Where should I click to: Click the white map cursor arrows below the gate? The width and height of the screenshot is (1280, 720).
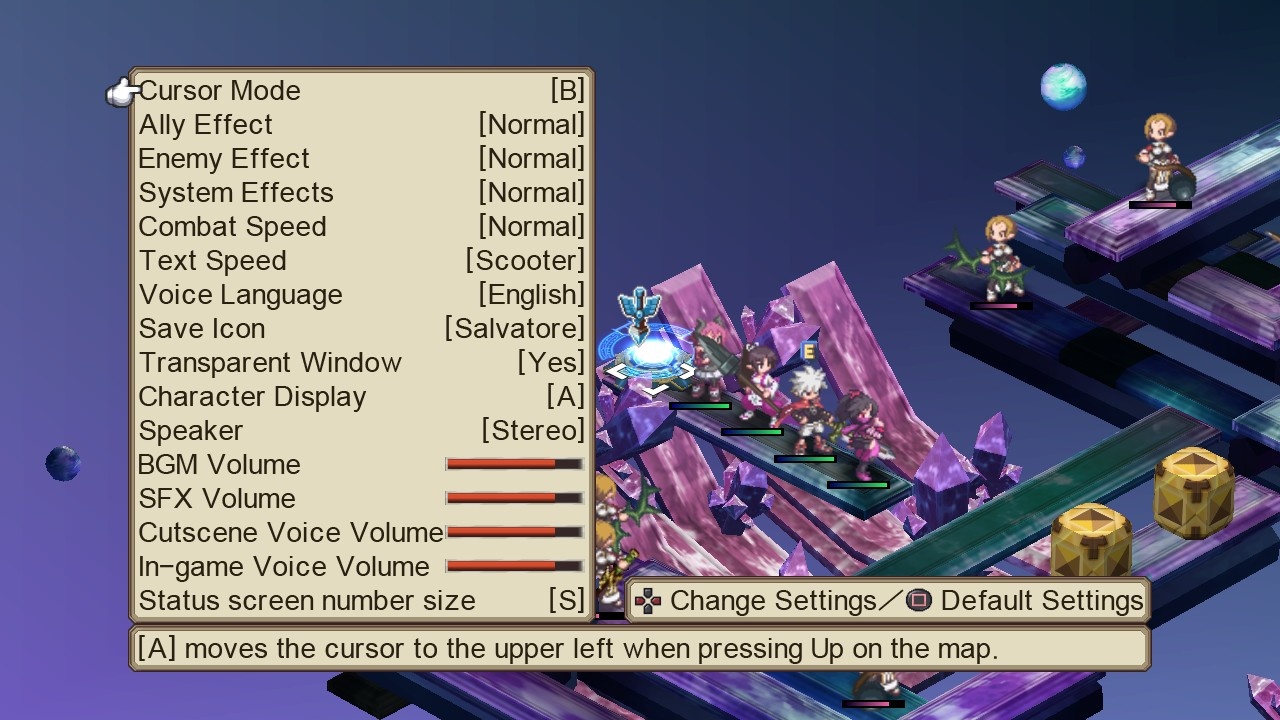[x=651, y=381]
